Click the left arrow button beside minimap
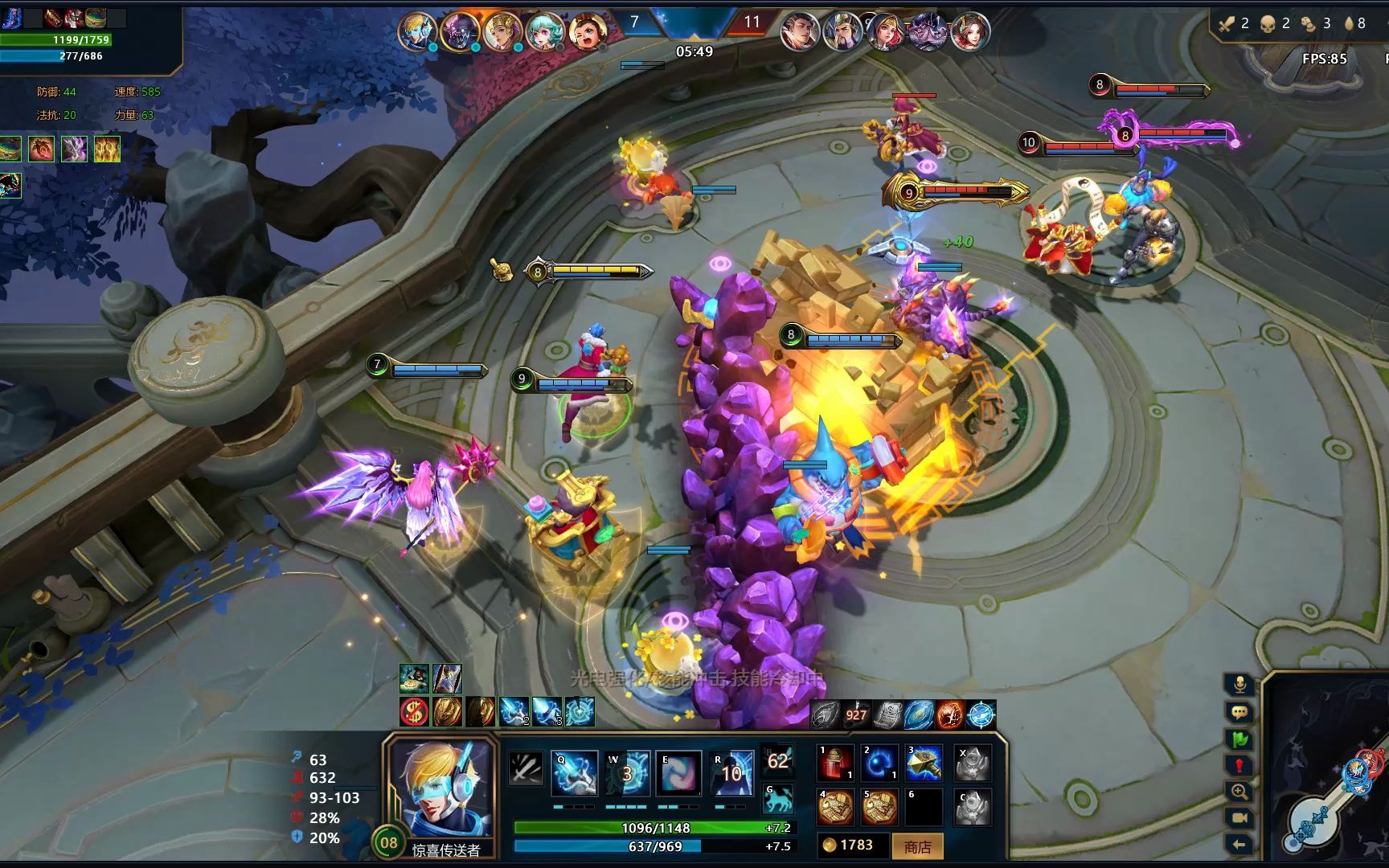This screenshot has height=868, width=1389. pos(1239,844)
